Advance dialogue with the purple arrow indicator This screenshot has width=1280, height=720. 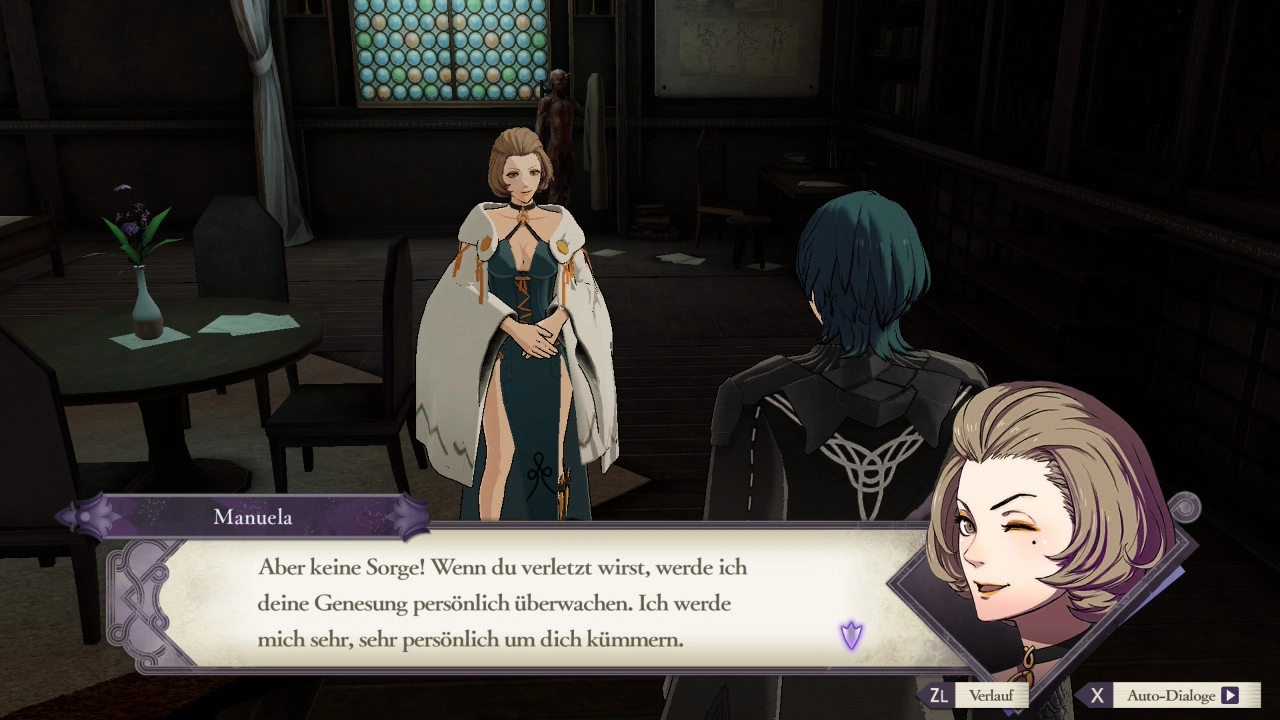[851, 635]
